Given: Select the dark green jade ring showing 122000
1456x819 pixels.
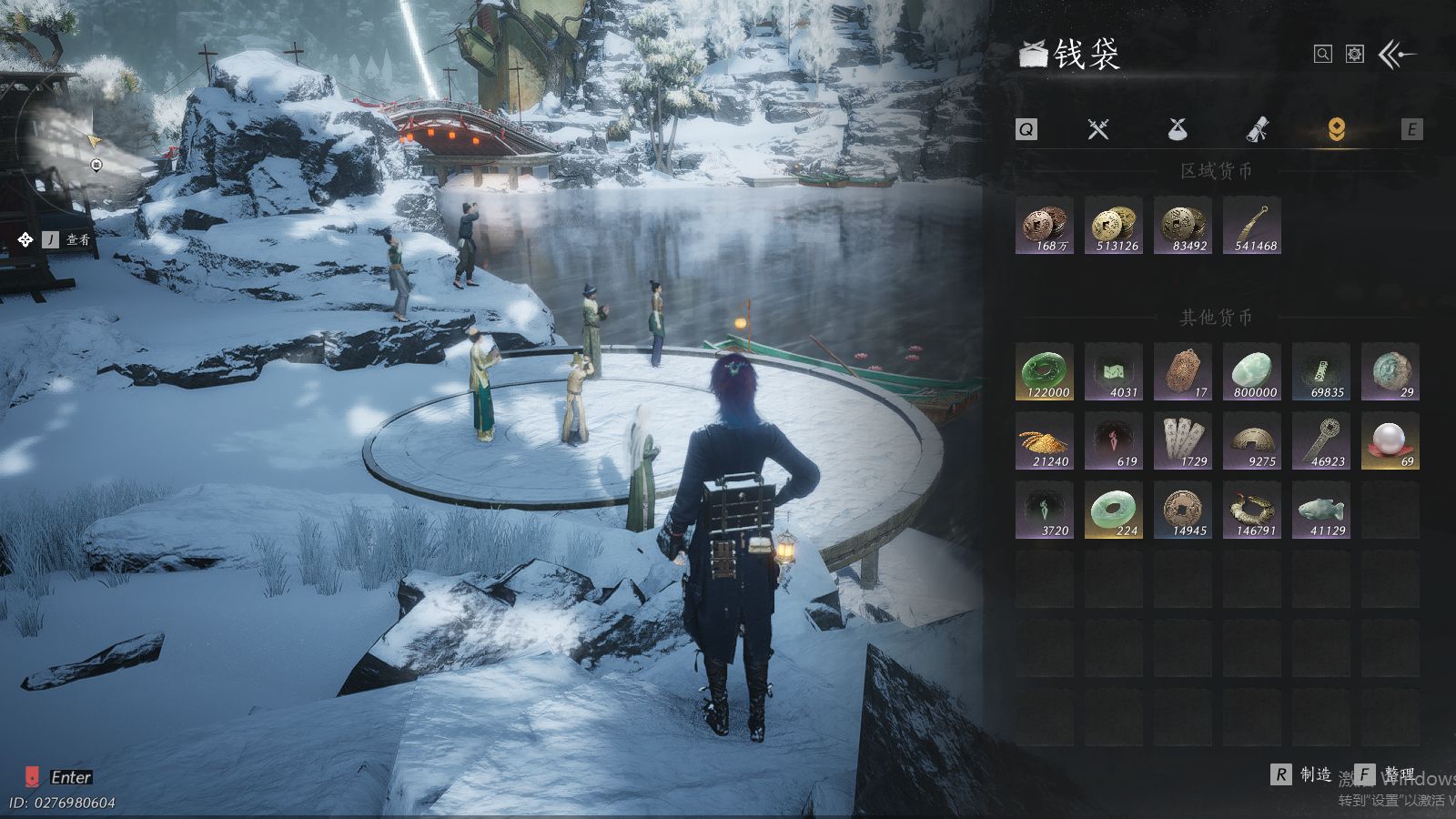Looking at the screenshot, I should (x=1045, y=371).
